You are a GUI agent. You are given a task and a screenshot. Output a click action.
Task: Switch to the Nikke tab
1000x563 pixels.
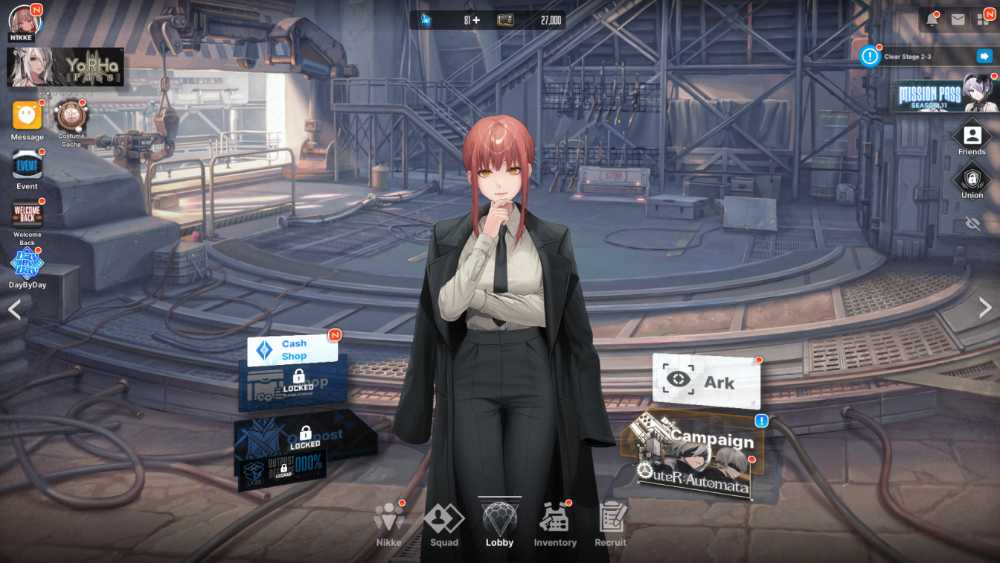pos(388,524)
